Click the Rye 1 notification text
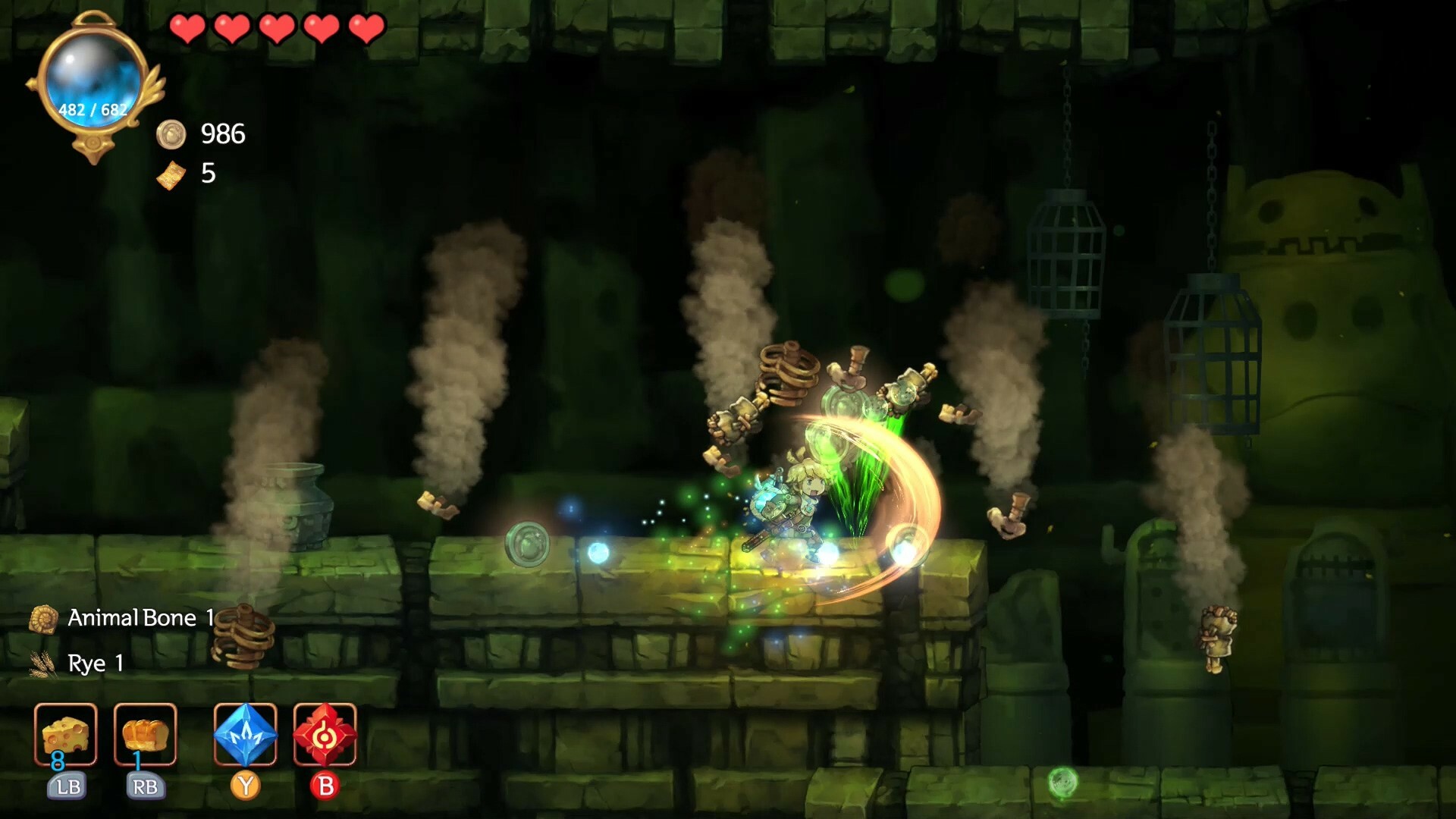1456x819 pixels. click(x=96, y=664)
